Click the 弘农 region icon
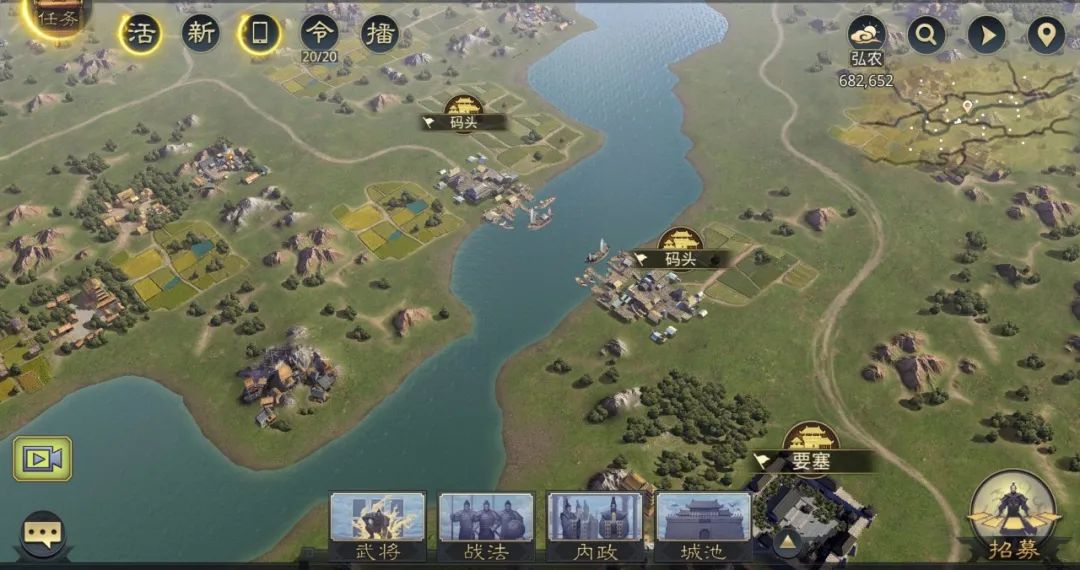Image resolution: width=1080 pixels, height=570 pixels. [866, 35]
